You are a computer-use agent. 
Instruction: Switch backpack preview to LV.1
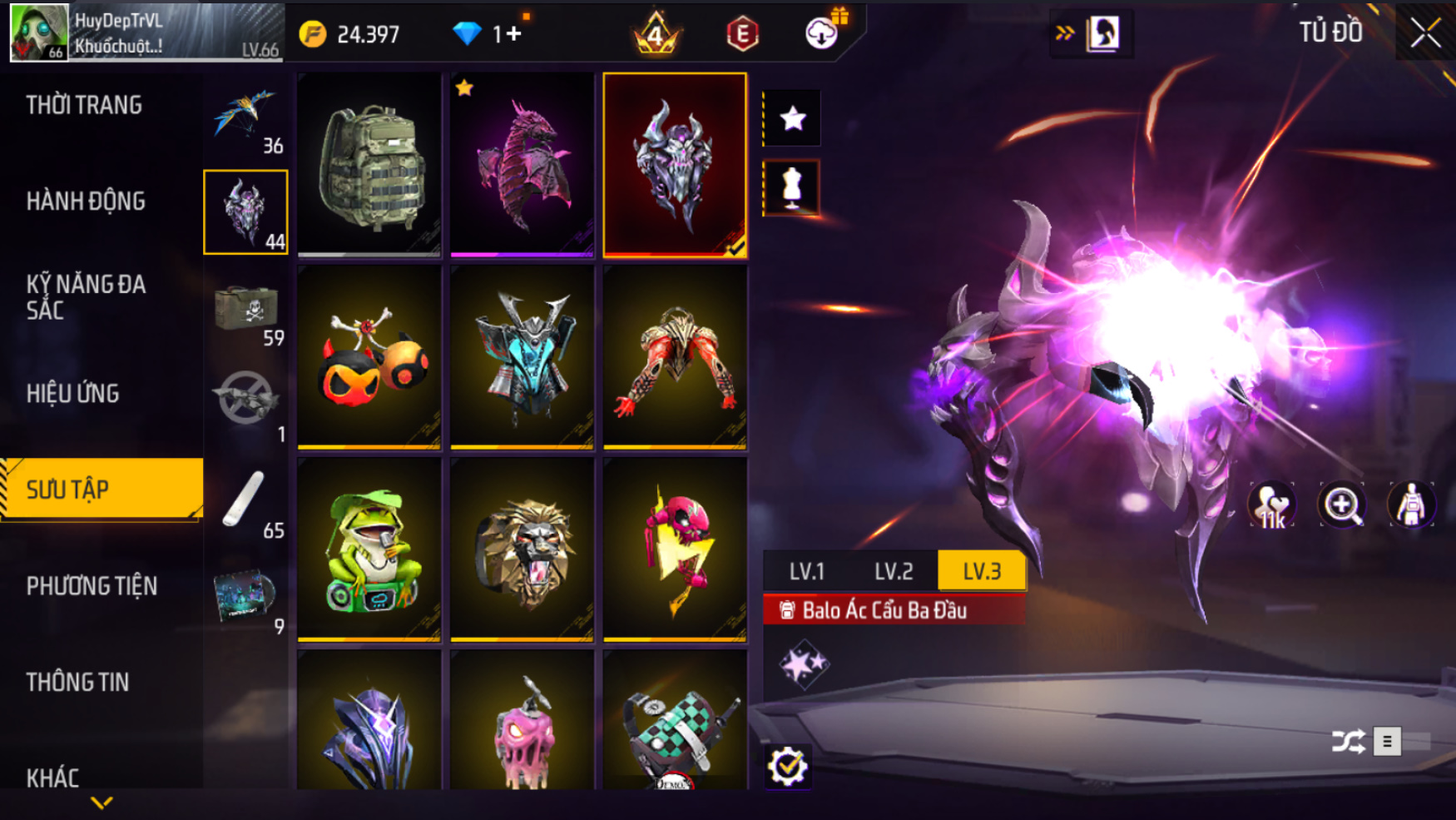(x=806, y=572)
